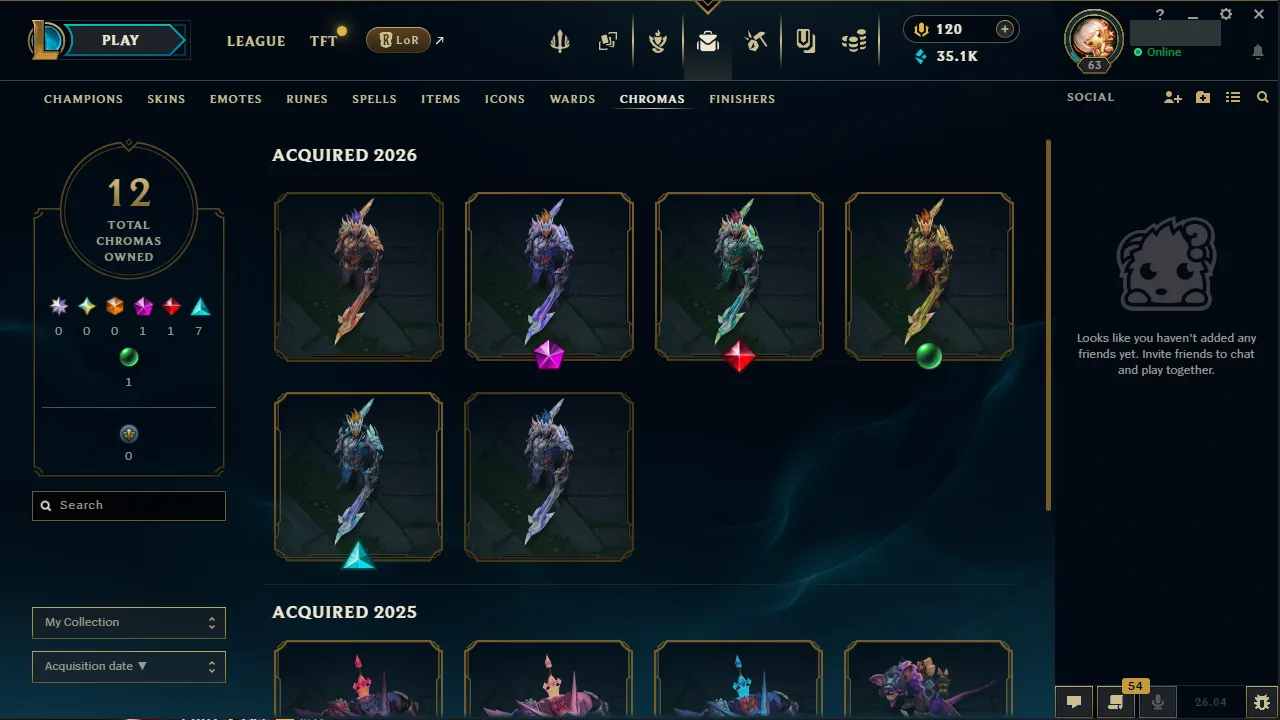Screen dimensions: 1280x720
Task: Select the first Kha'Zix chroma thumbnail
Action: coord(358,276)
